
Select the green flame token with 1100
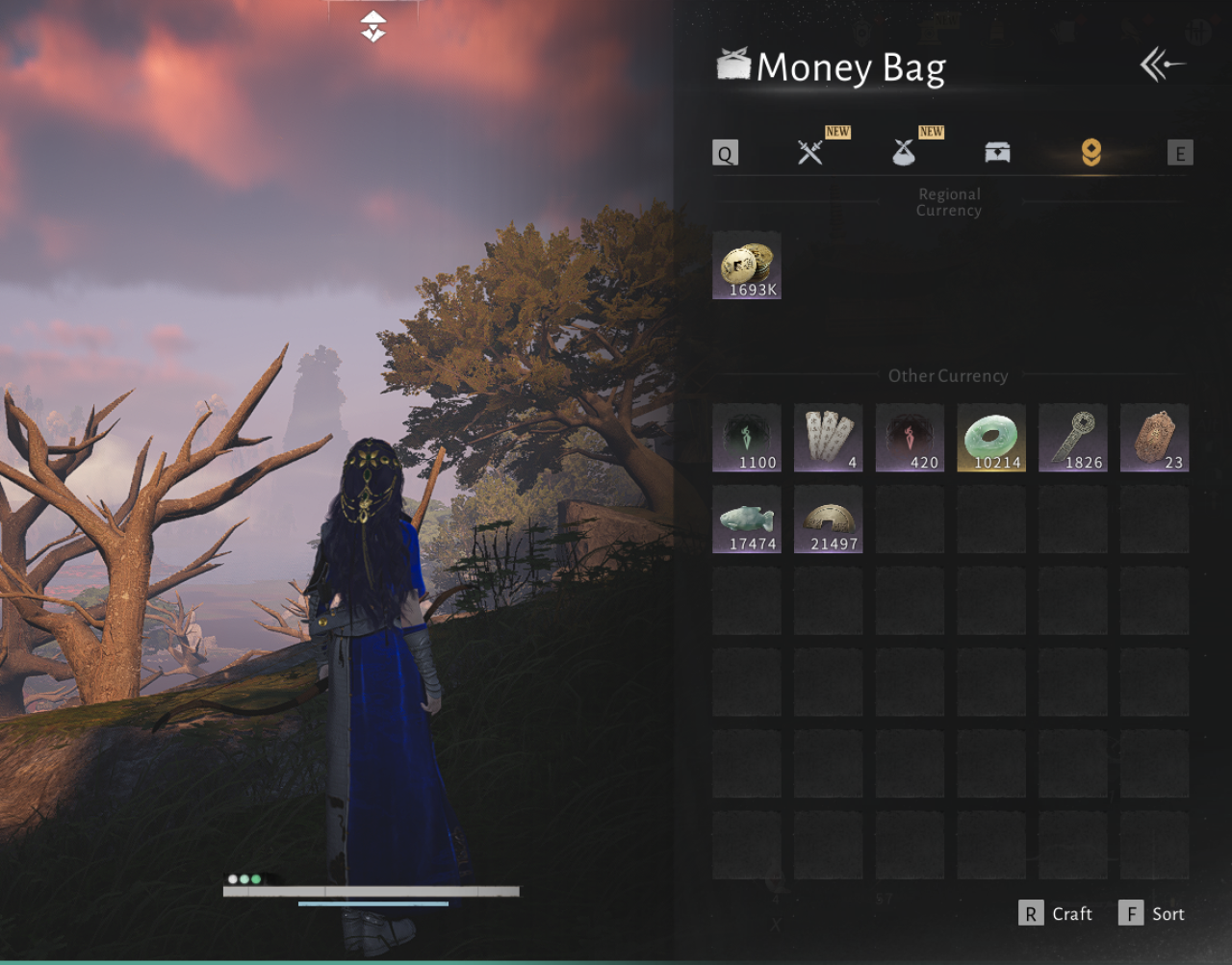pyautogui.click(x=747, y=438)
